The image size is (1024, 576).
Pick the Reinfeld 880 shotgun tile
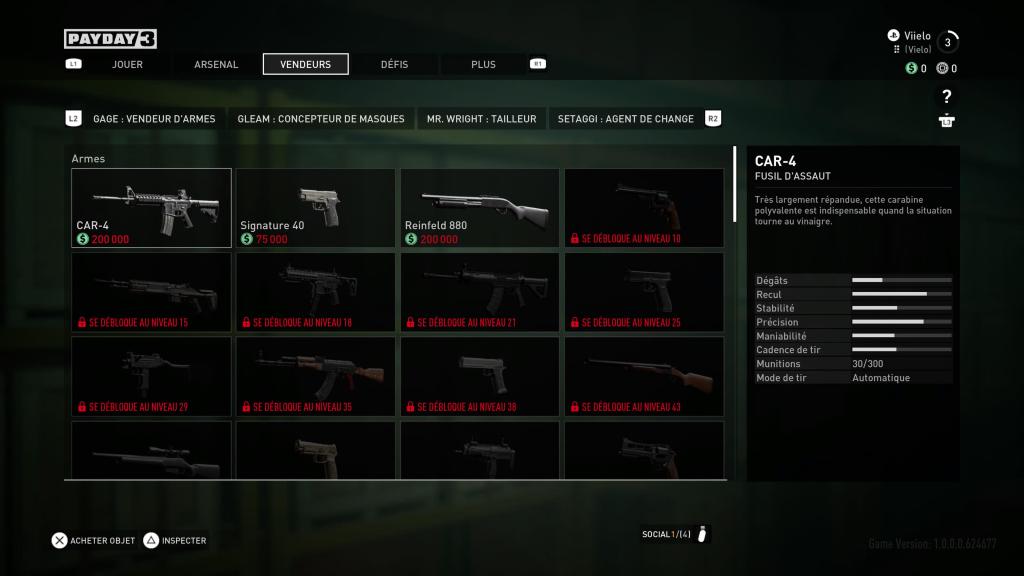click(479, 207)
